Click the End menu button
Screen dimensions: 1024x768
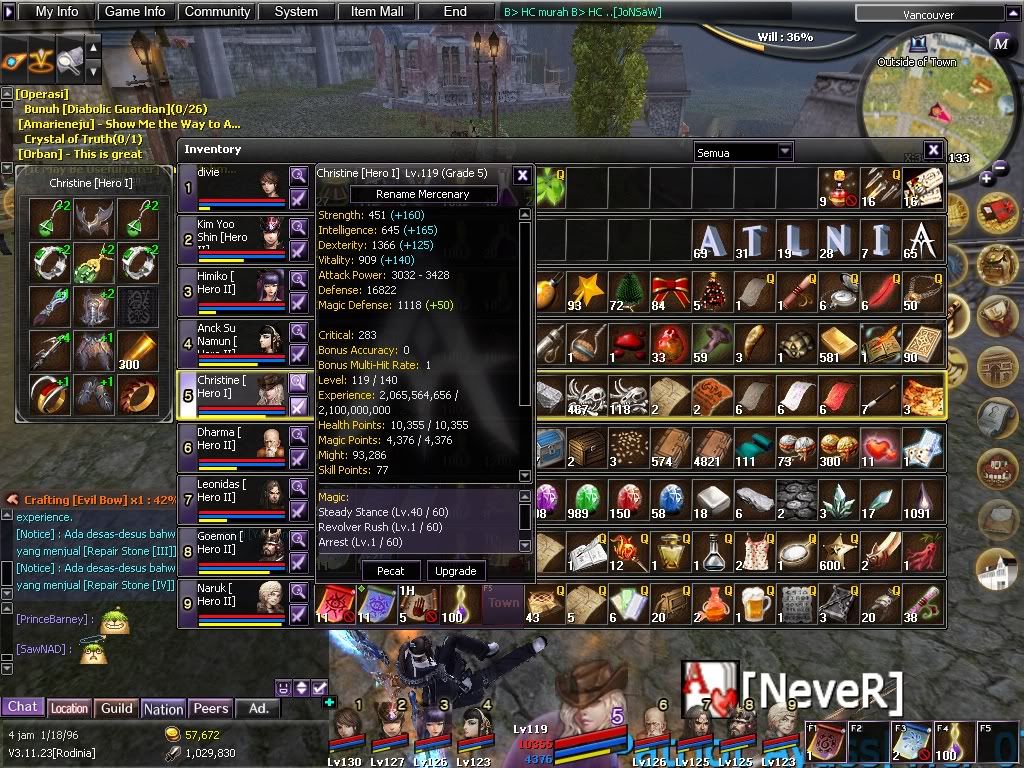(x=455, y=12)
